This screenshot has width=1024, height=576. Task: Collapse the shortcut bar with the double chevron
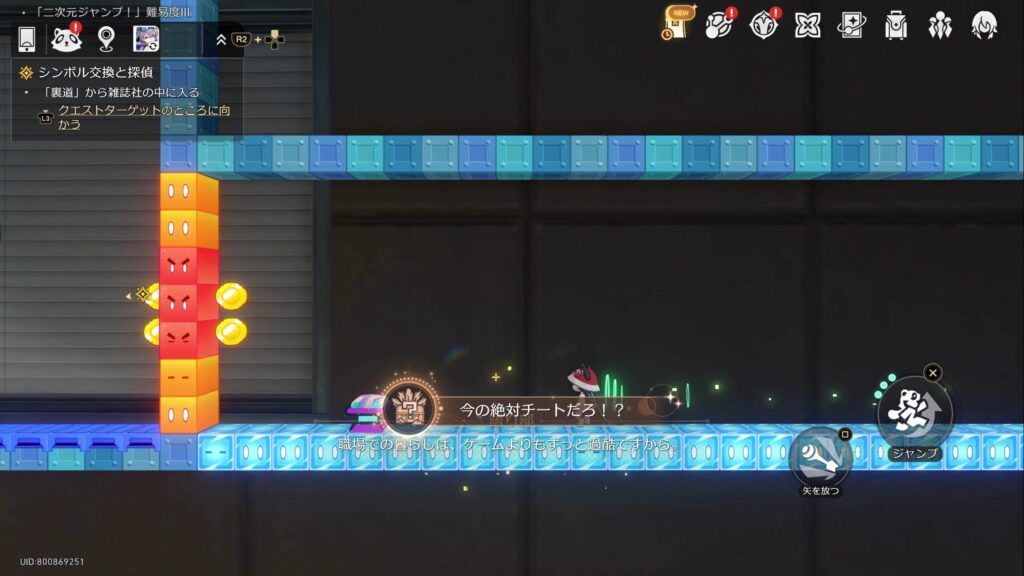pyautogui.click(x=222, y=40)
